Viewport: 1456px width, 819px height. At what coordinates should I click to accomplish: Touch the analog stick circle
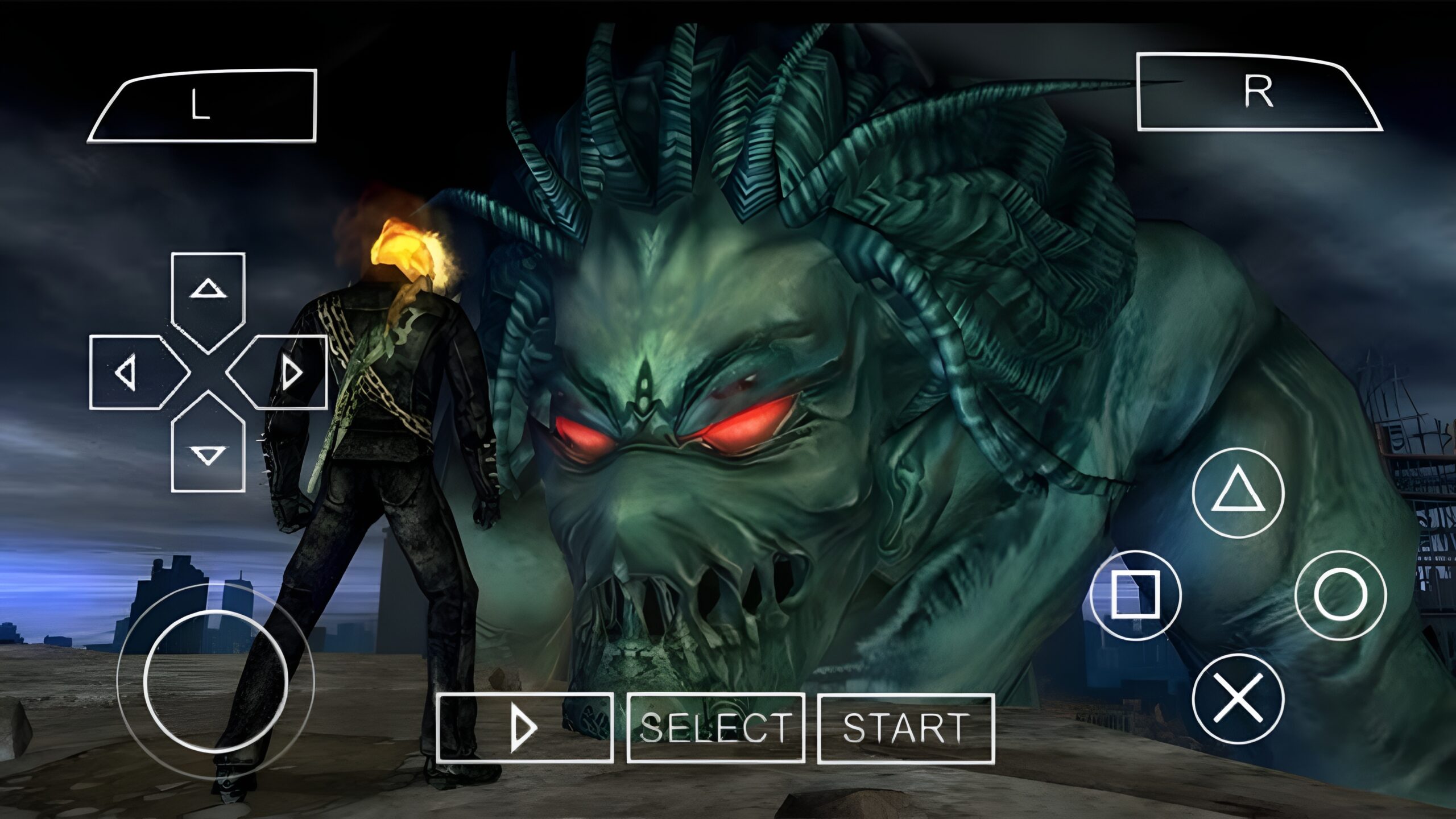pyautogui.click(x=215, y=681)
